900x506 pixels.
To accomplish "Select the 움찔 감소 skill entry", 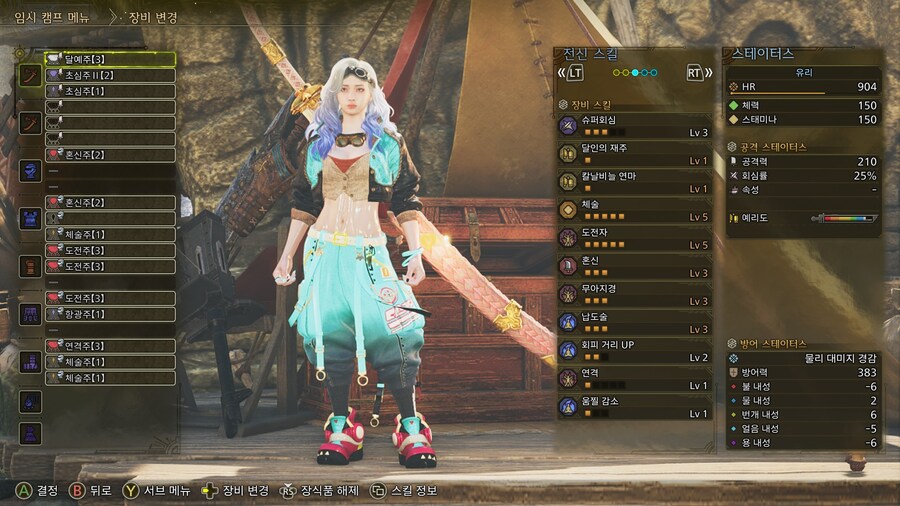I will click(x=633, y=406).
